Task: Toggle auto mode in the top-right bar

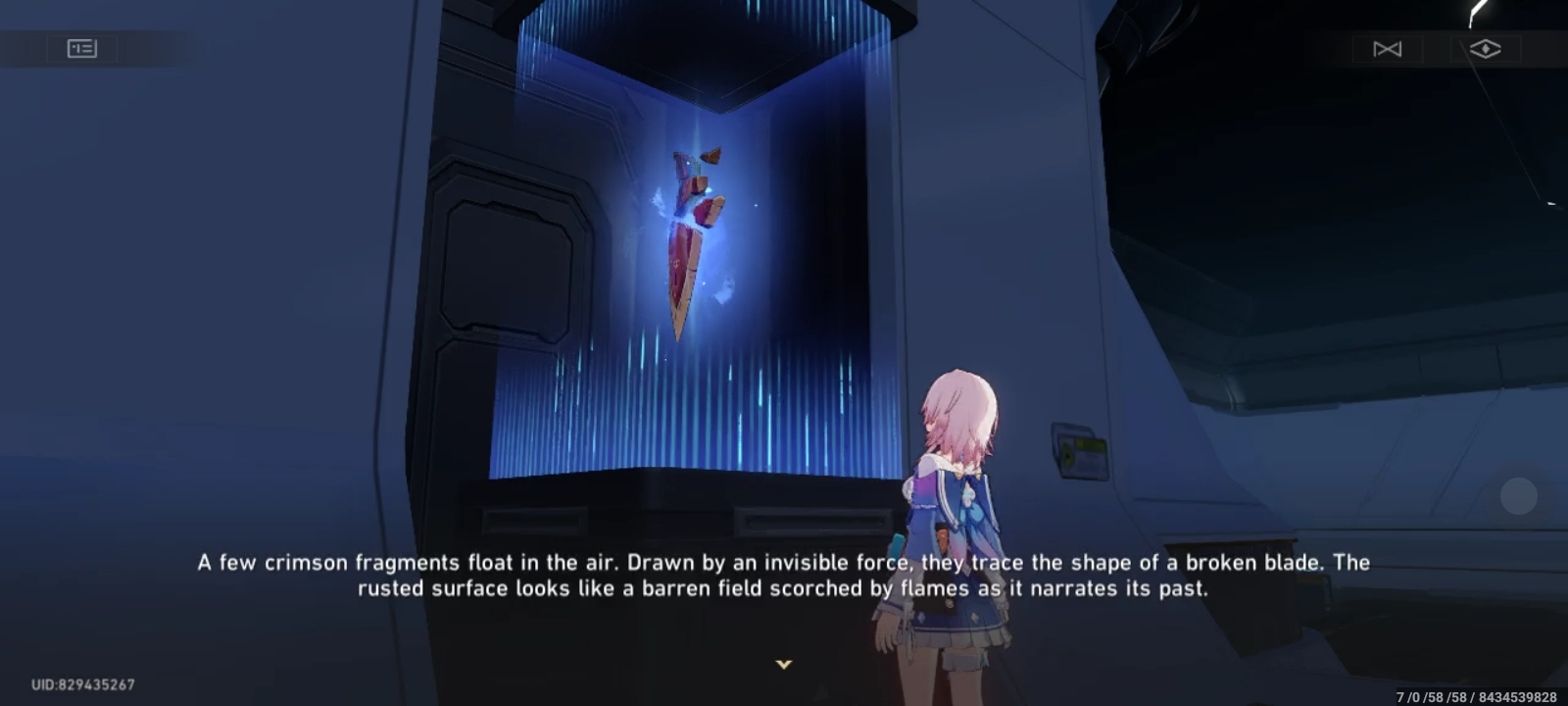Action: (x=1389, y=48)
